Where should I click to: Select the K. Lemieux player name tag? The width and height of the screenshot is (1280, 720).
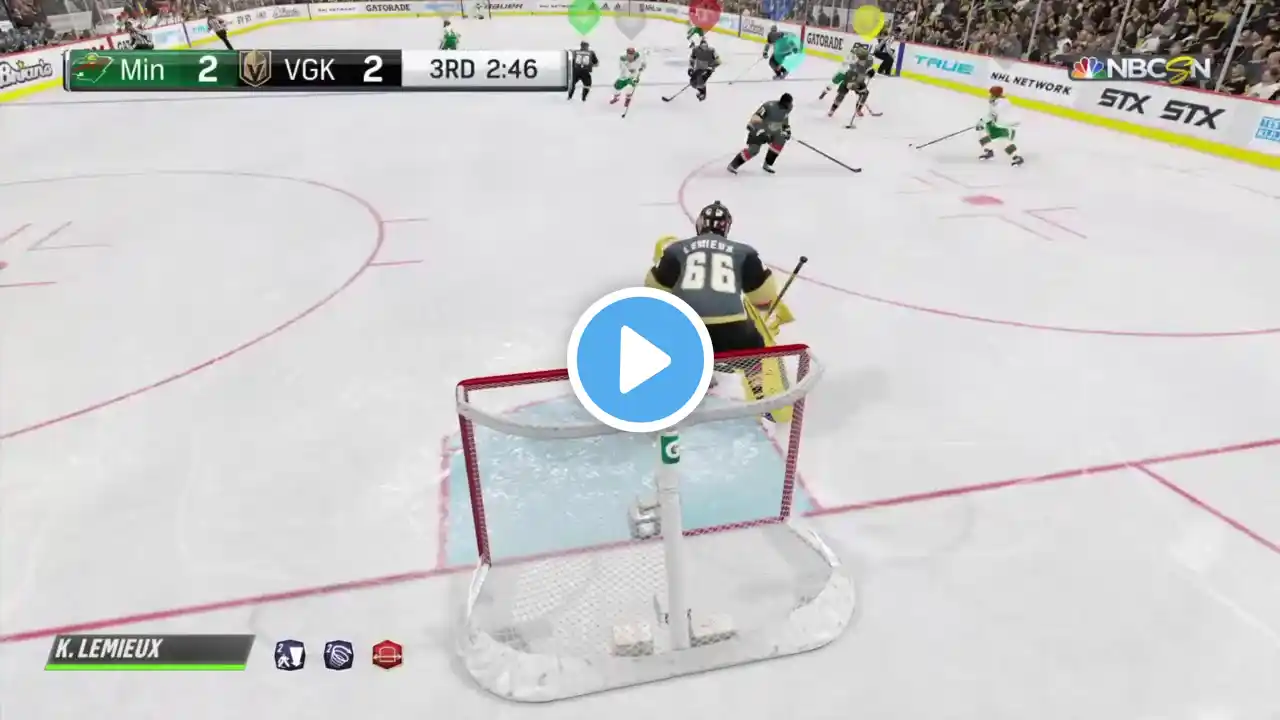click(150, 651)
